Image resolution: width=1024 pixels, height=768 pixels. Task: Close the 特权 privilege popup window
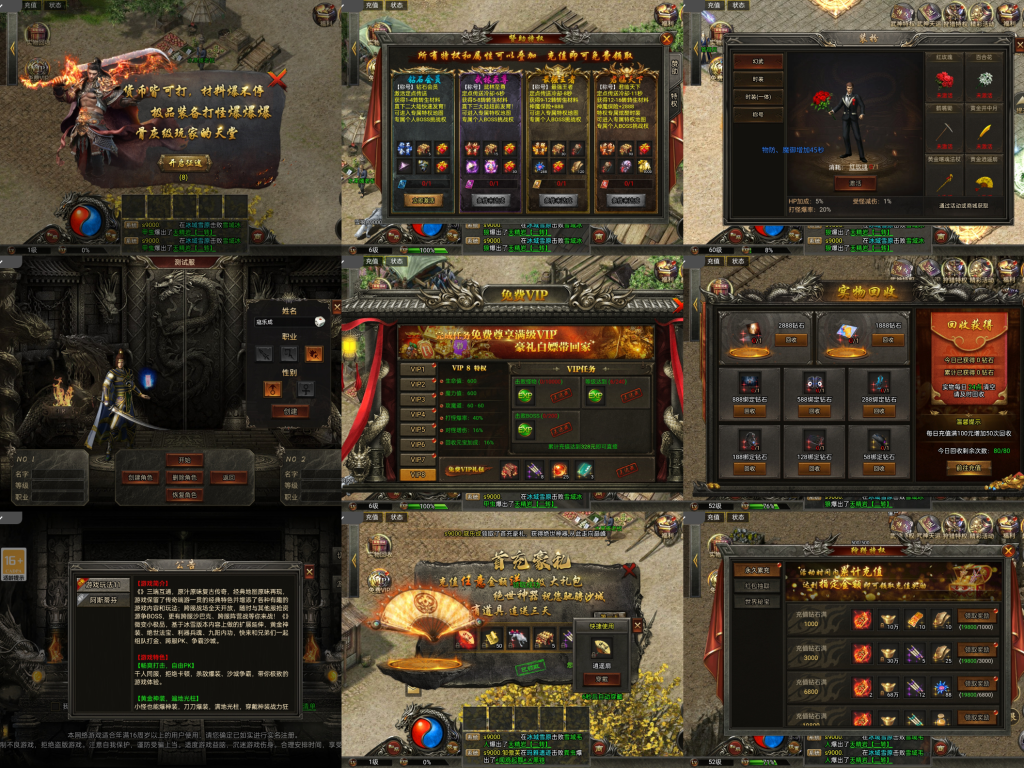tap(667, 39)
